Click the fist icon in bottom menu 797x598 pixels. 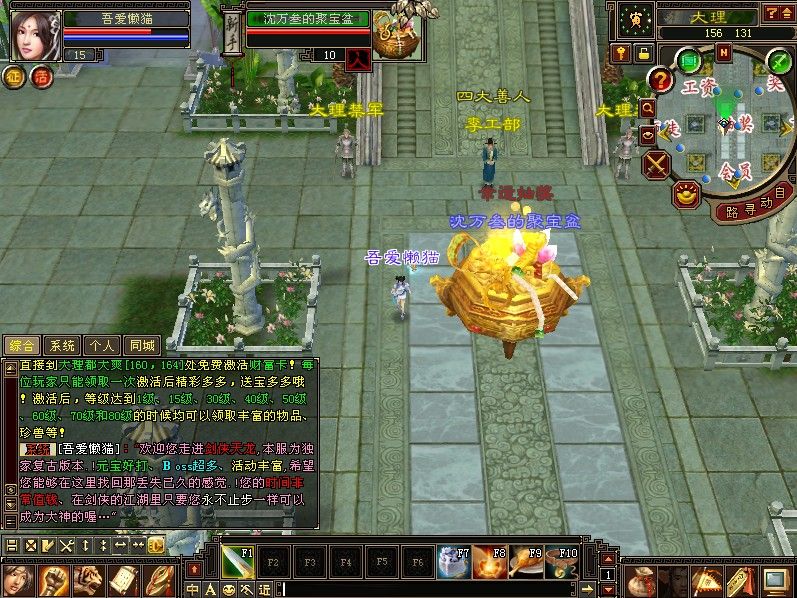point(52,580)
